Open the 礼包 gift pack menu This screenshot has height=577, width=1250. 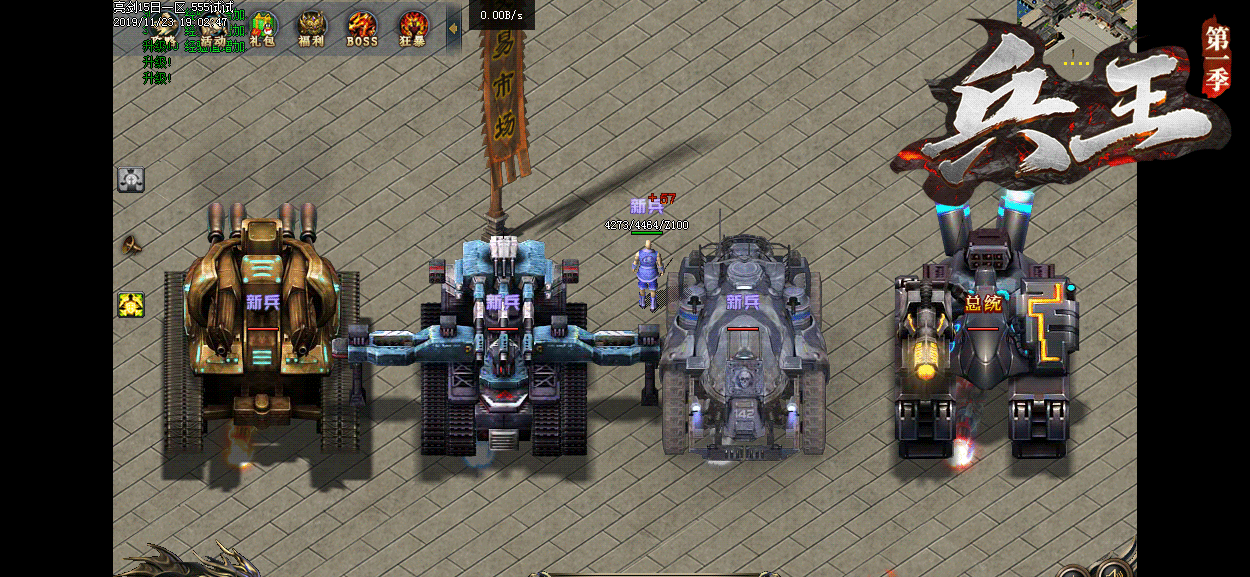click(262, 29)
